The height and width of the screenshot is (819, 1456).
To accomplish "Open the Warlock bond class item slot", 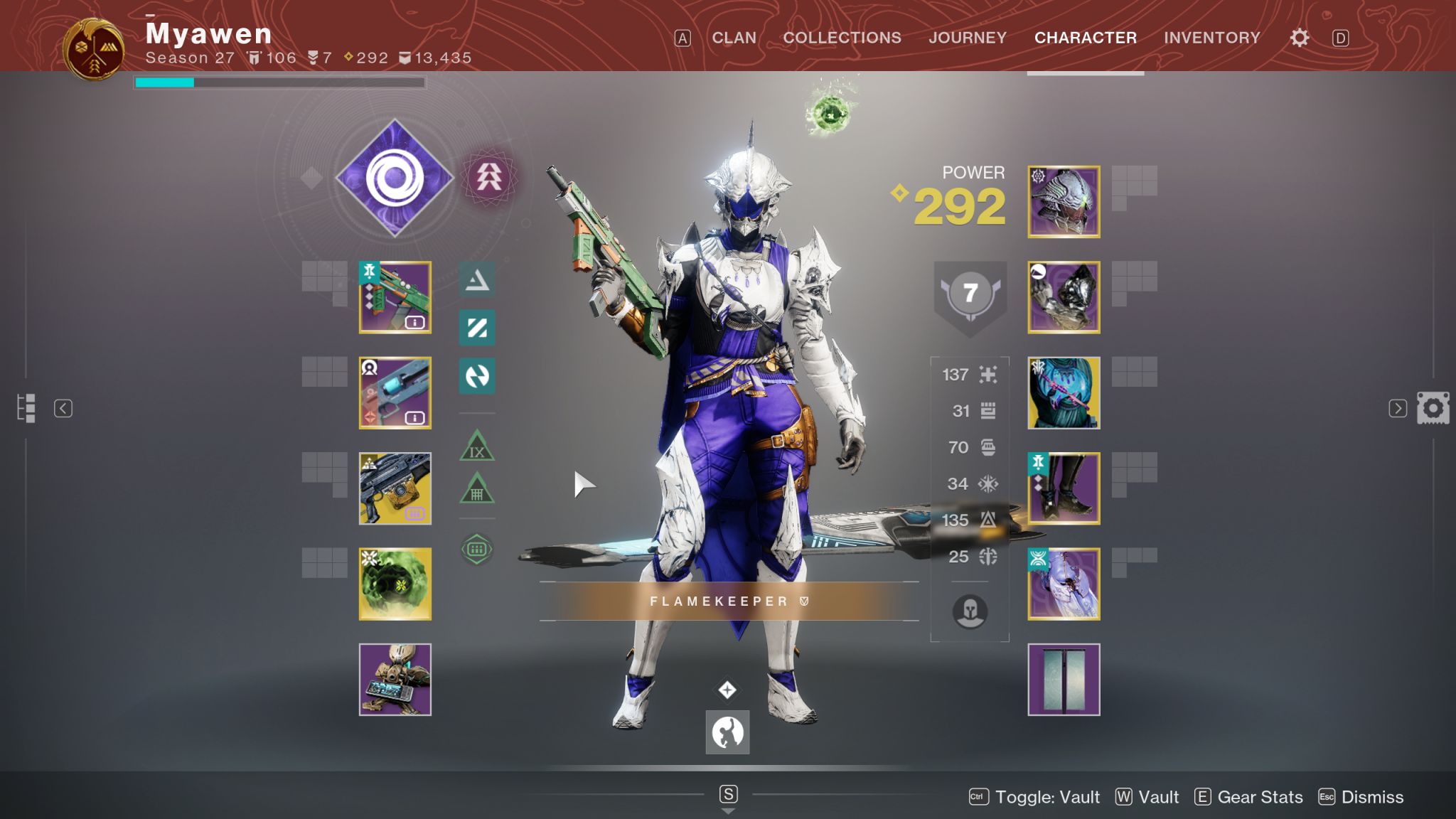I will [x=1064, y=584].
